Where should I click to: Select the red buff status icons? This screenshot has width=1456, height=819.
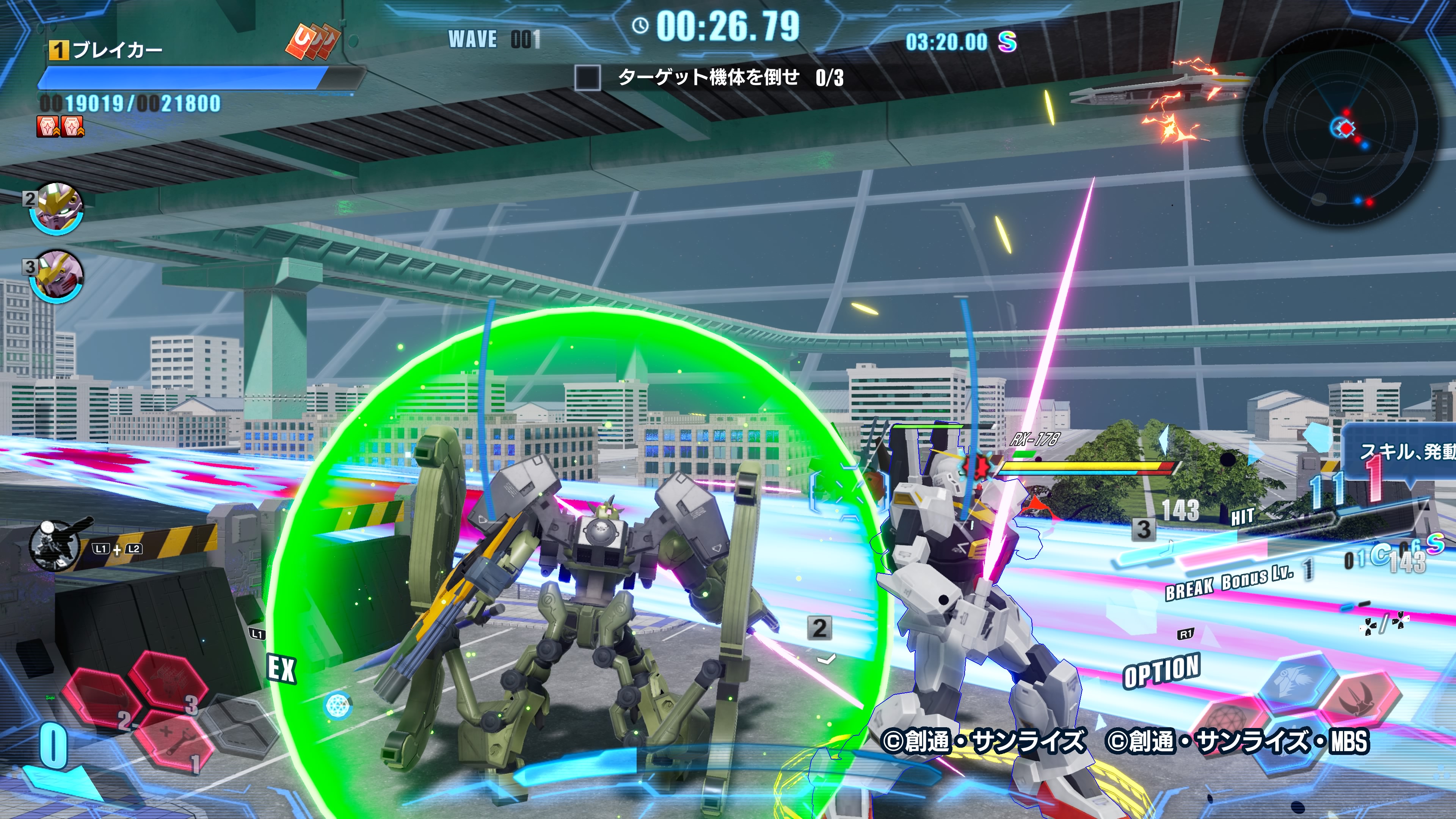(x=61, y=127)
